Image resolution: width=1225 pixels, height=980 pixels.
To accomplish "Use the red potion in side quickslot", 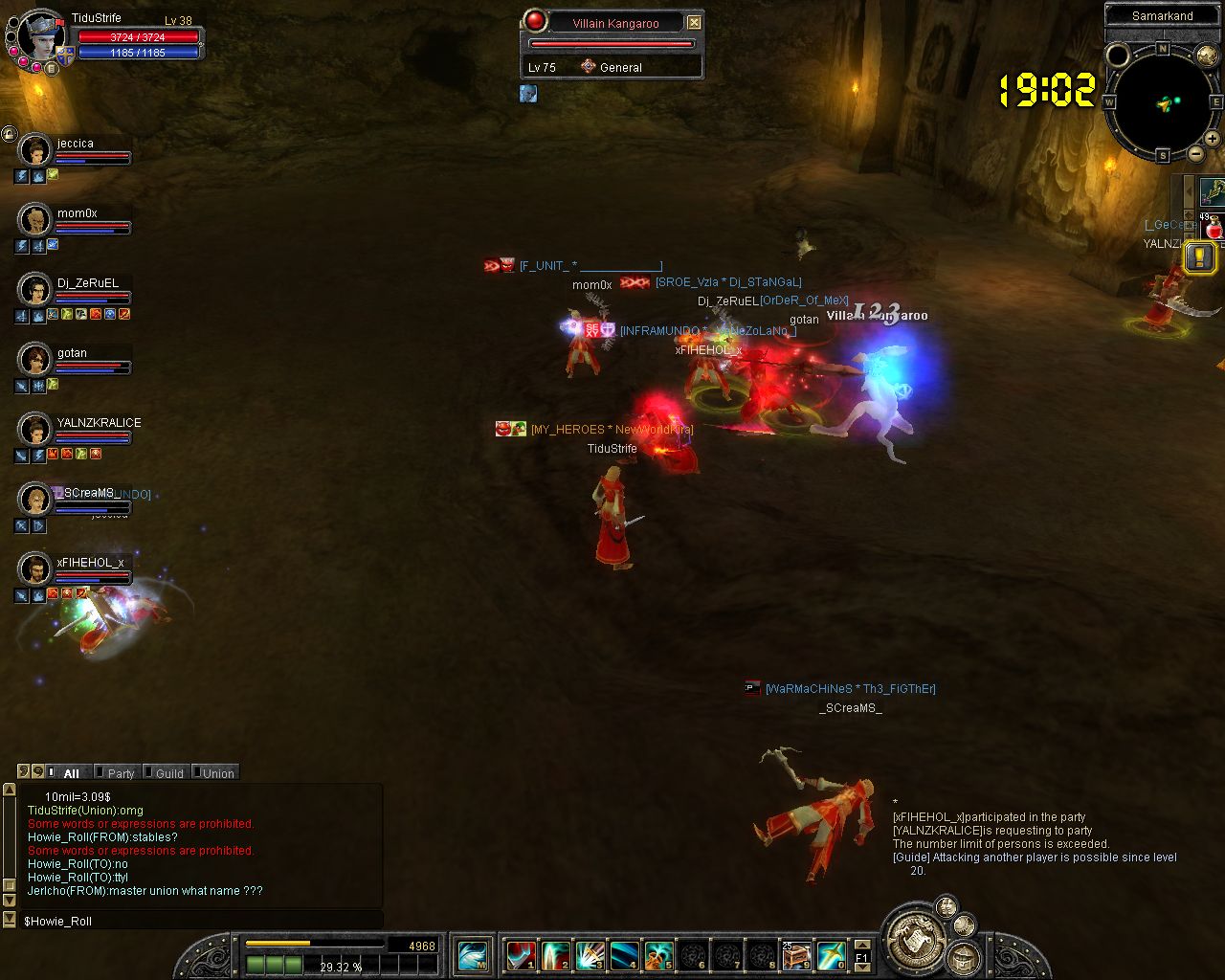I will (1214, 229).
